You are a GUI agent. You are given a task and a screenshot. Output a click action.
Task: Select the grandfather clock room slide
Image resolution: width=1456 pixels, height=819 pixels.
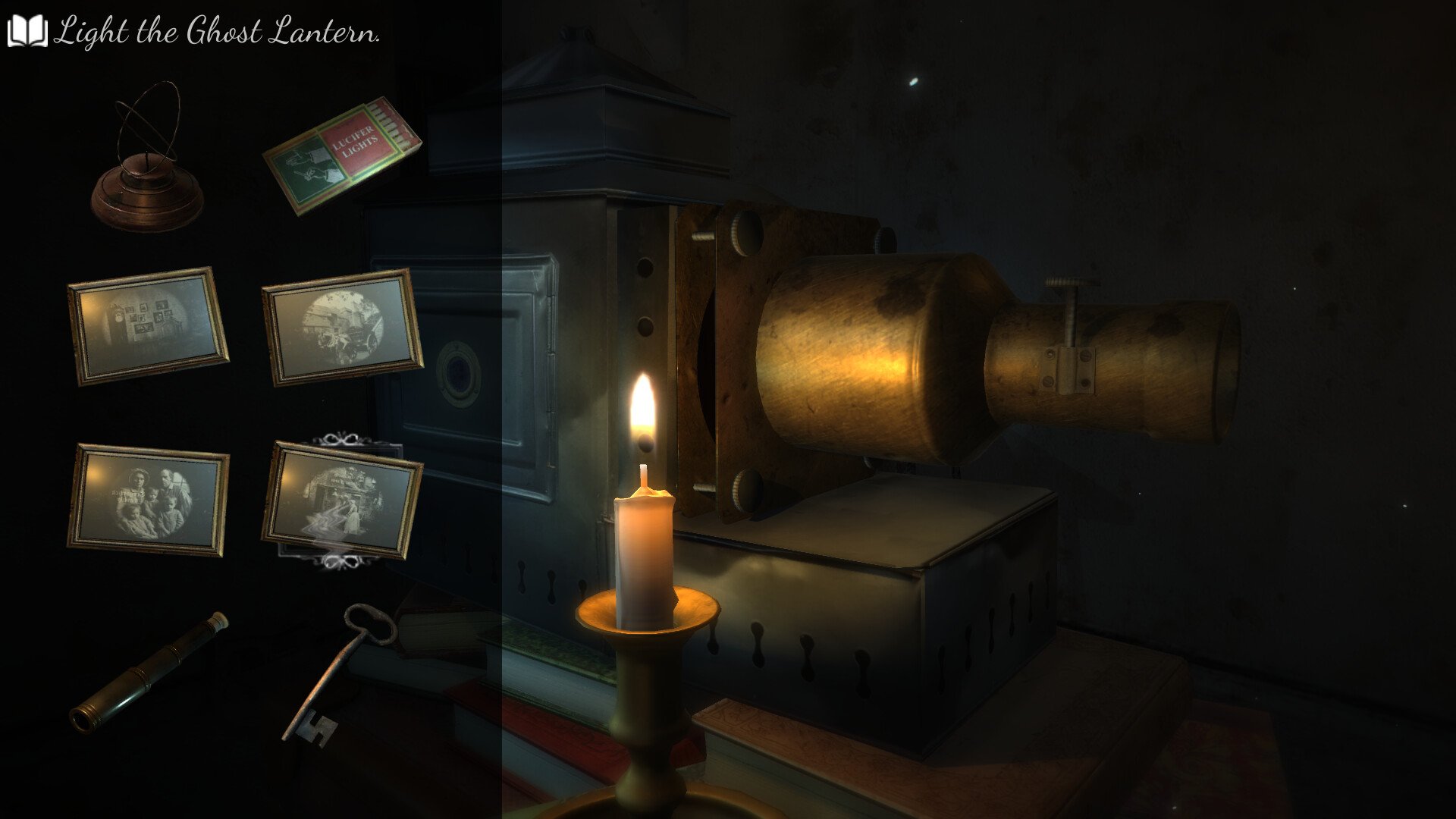[x=148, y=325]
